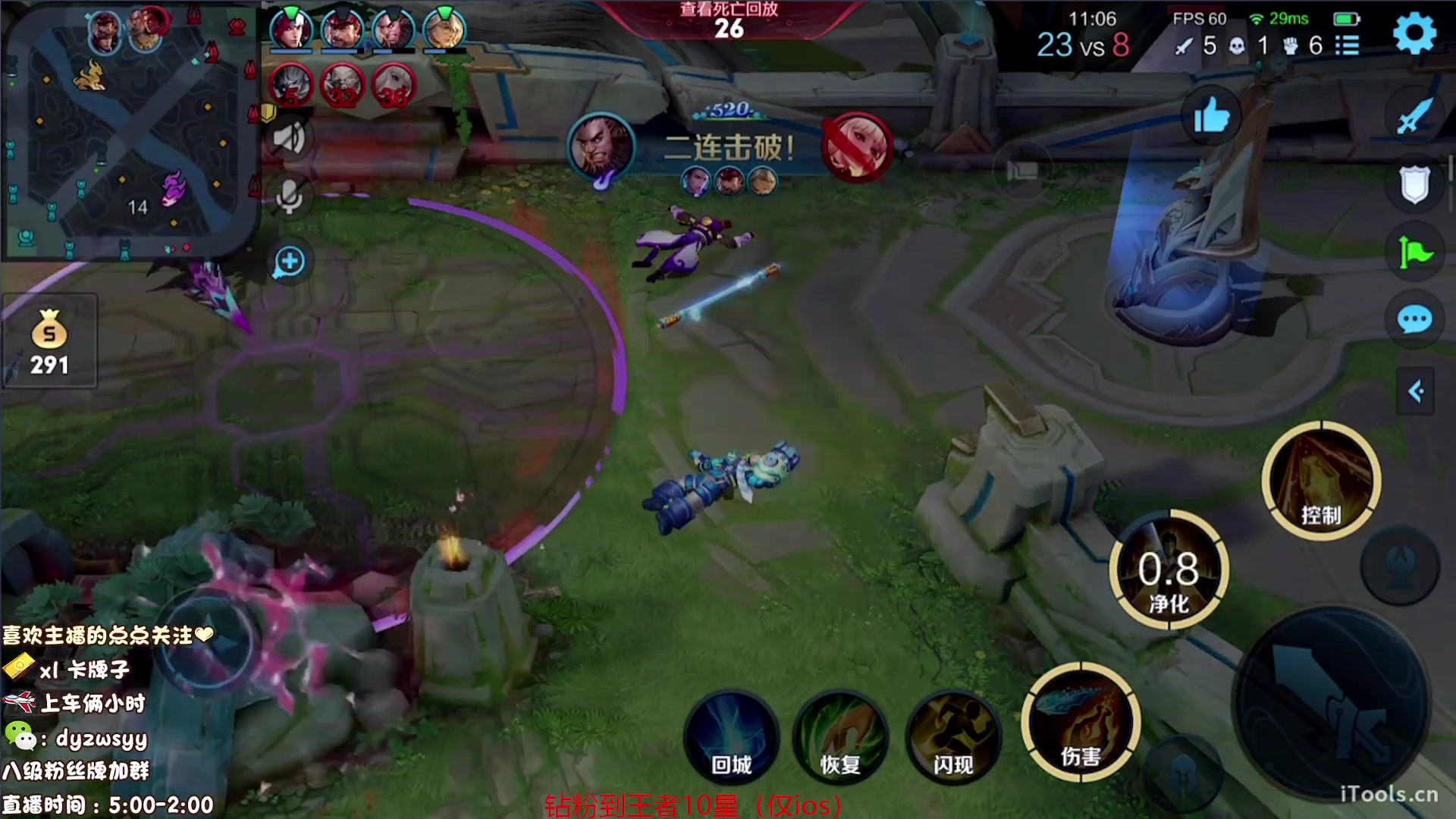Toggle the microphone voice input
Screen dimensions: 1456x819
(x=289, y=197)
